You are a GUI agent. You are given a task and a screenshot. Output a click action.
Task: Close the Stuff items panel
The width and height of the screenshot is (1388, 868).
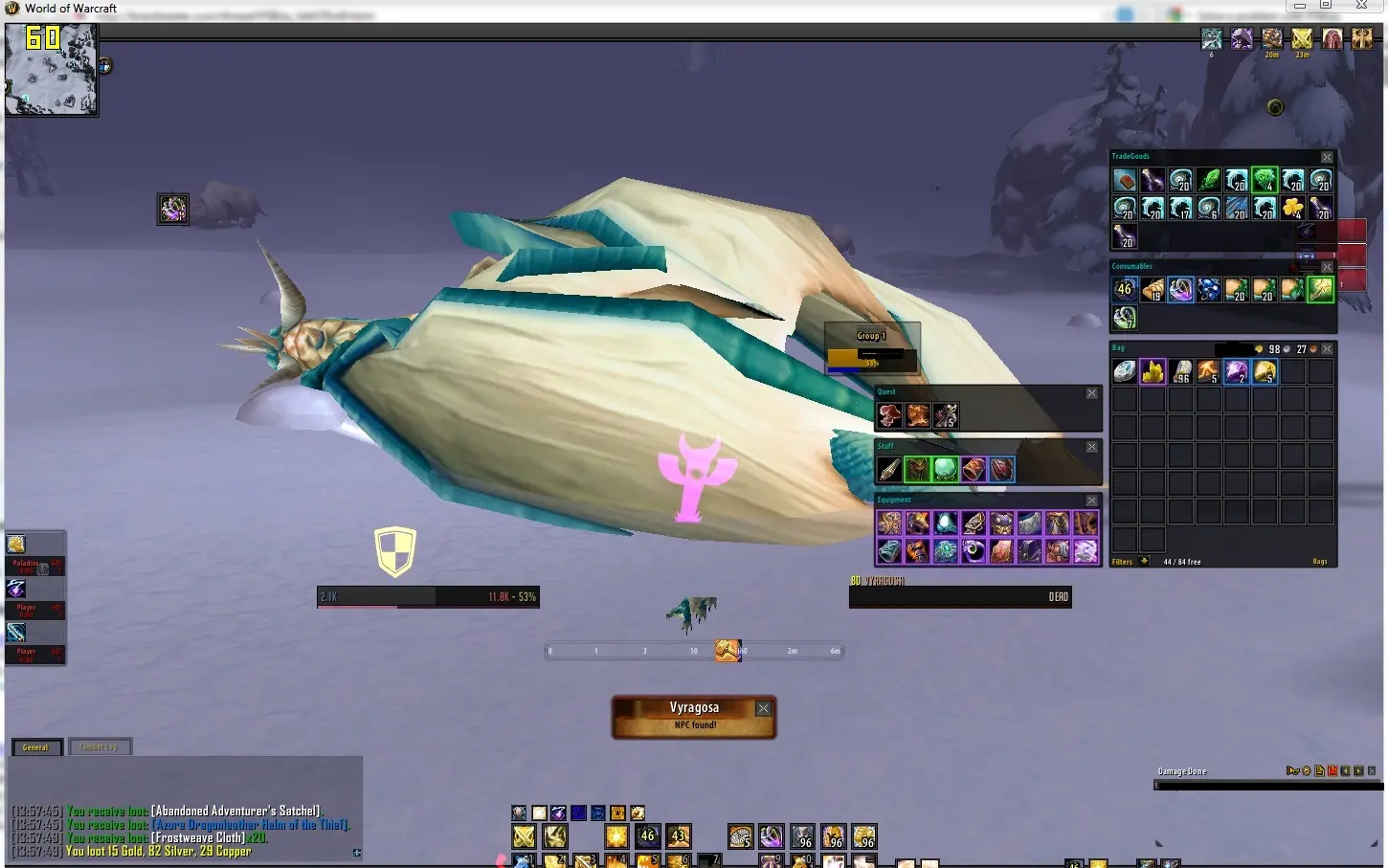tap(1091, 447)
